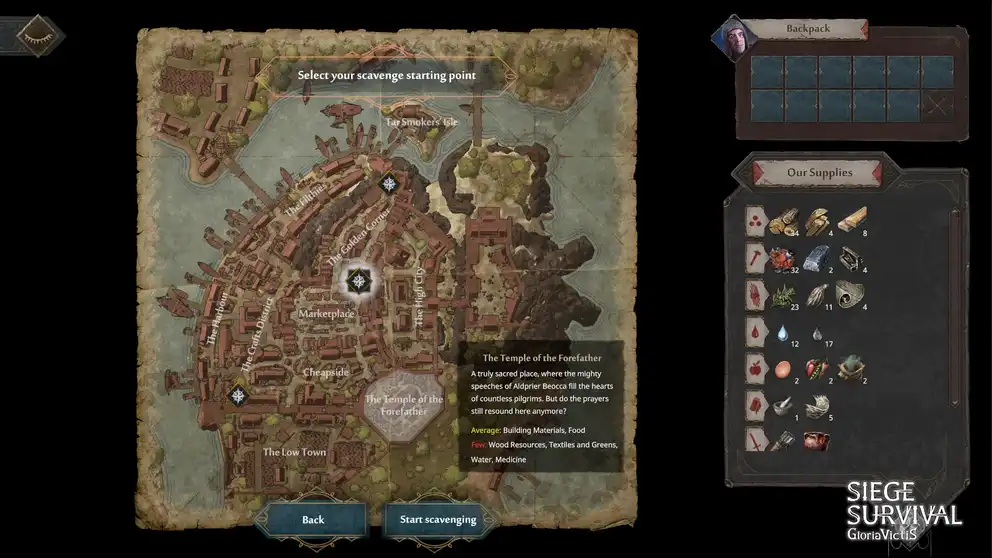Click the crossed-out backpack slot
992x558 pixels.
click(937, 104)
